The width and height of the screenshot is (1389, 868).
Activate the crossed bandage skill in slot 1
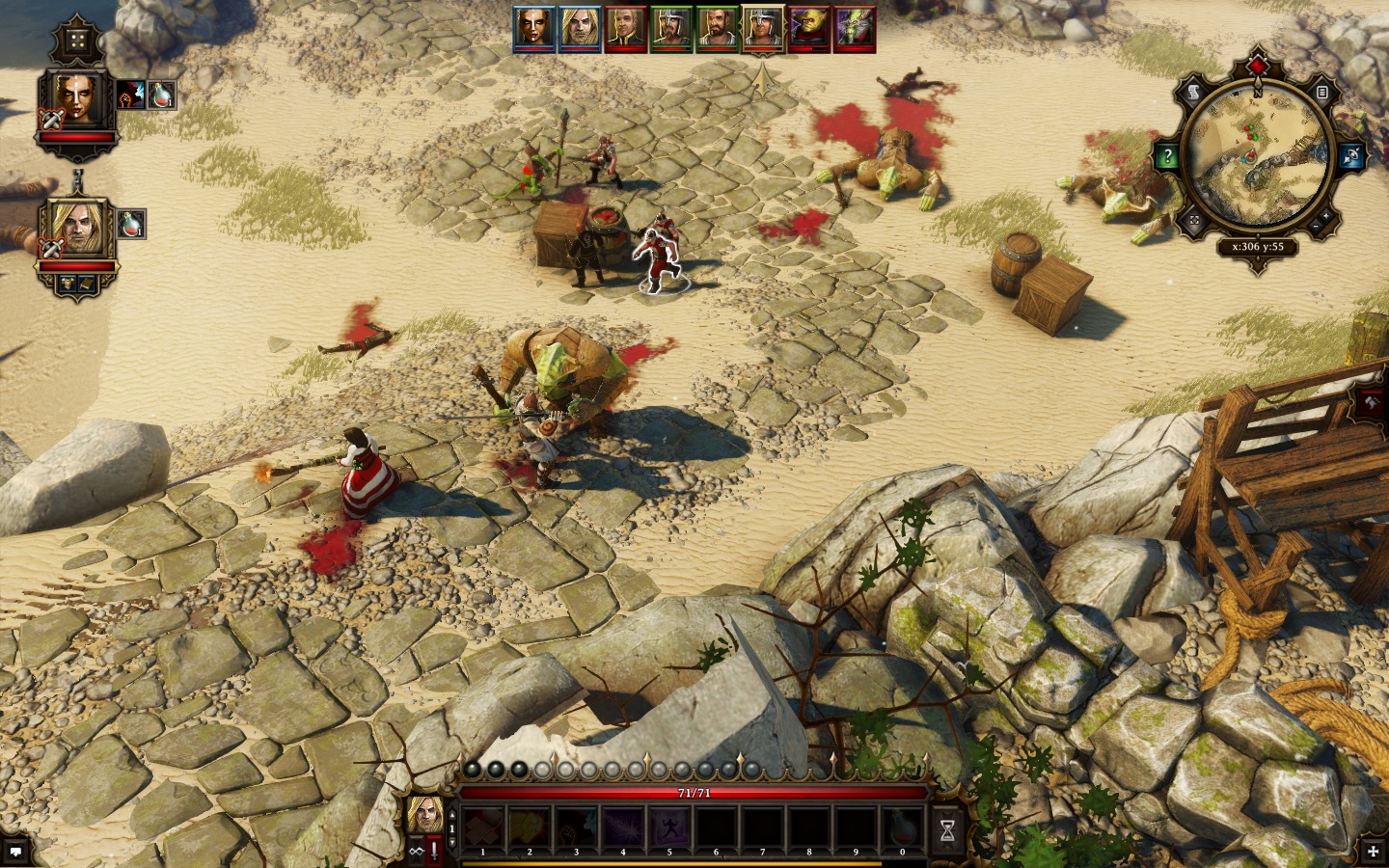point(483,829)
